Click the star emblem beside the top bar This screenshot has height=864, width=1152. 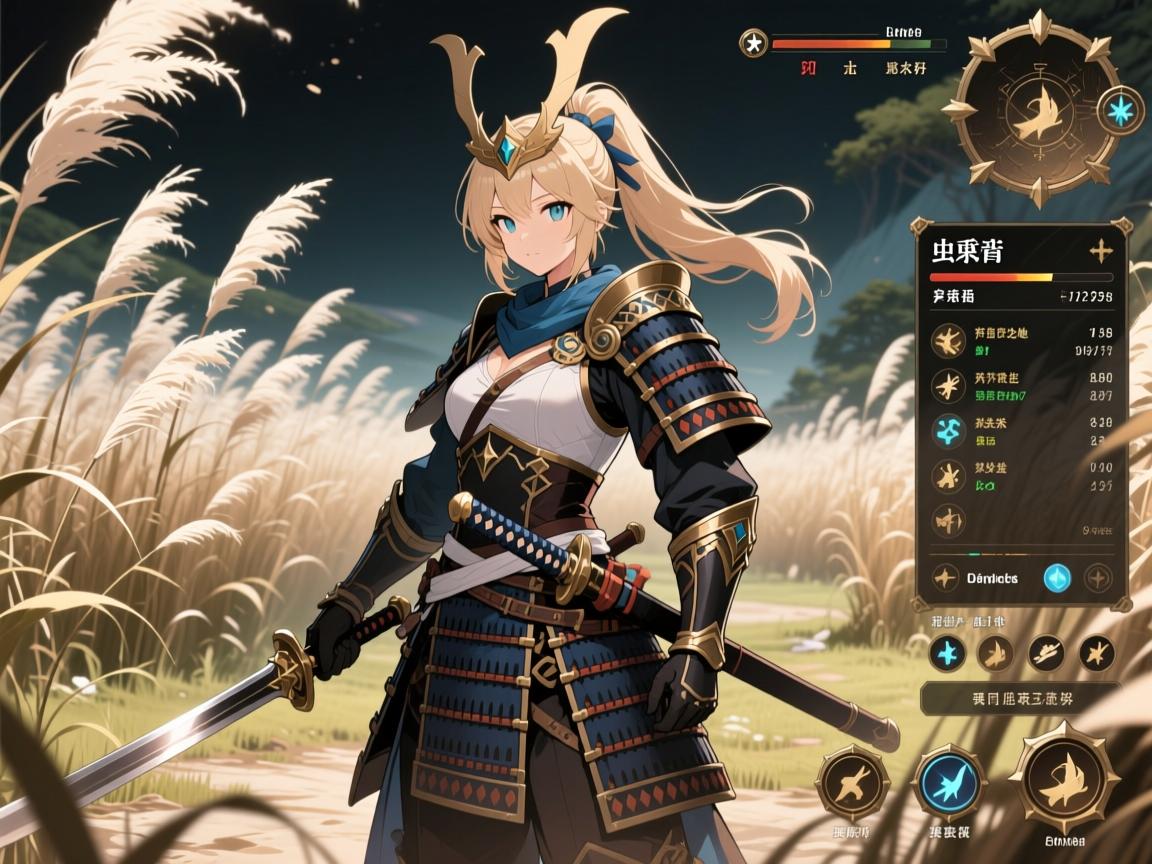(752, 43)
